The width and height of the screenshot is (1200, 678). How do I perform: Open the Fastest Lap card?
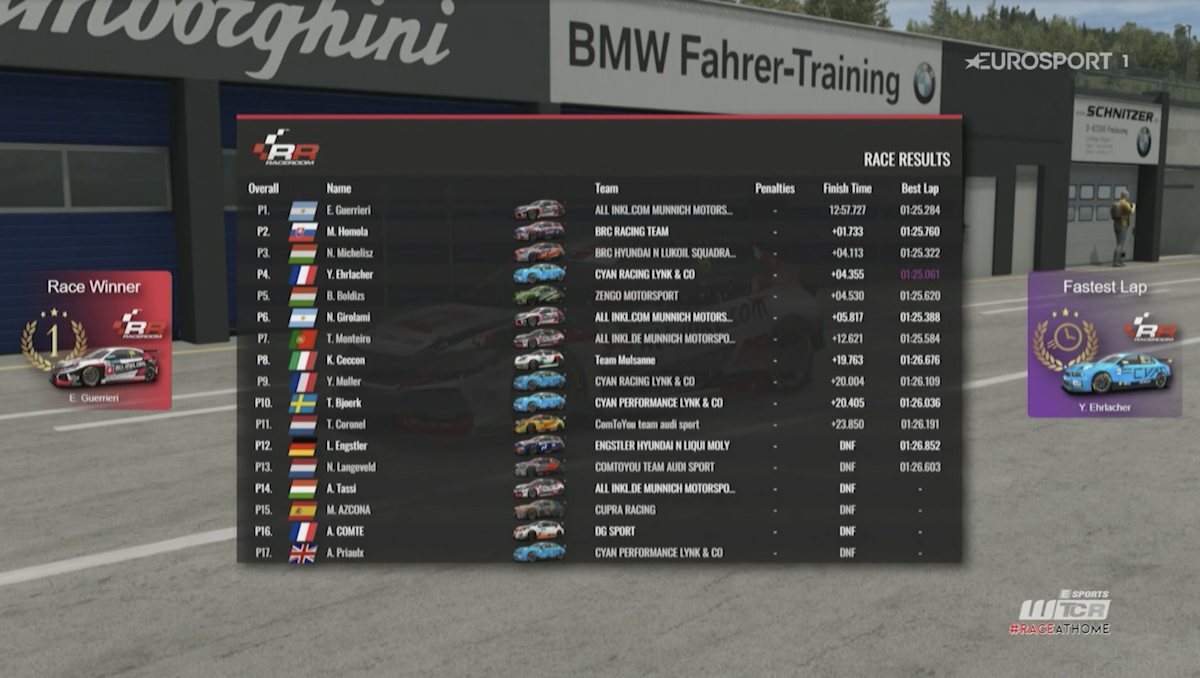1104,343
